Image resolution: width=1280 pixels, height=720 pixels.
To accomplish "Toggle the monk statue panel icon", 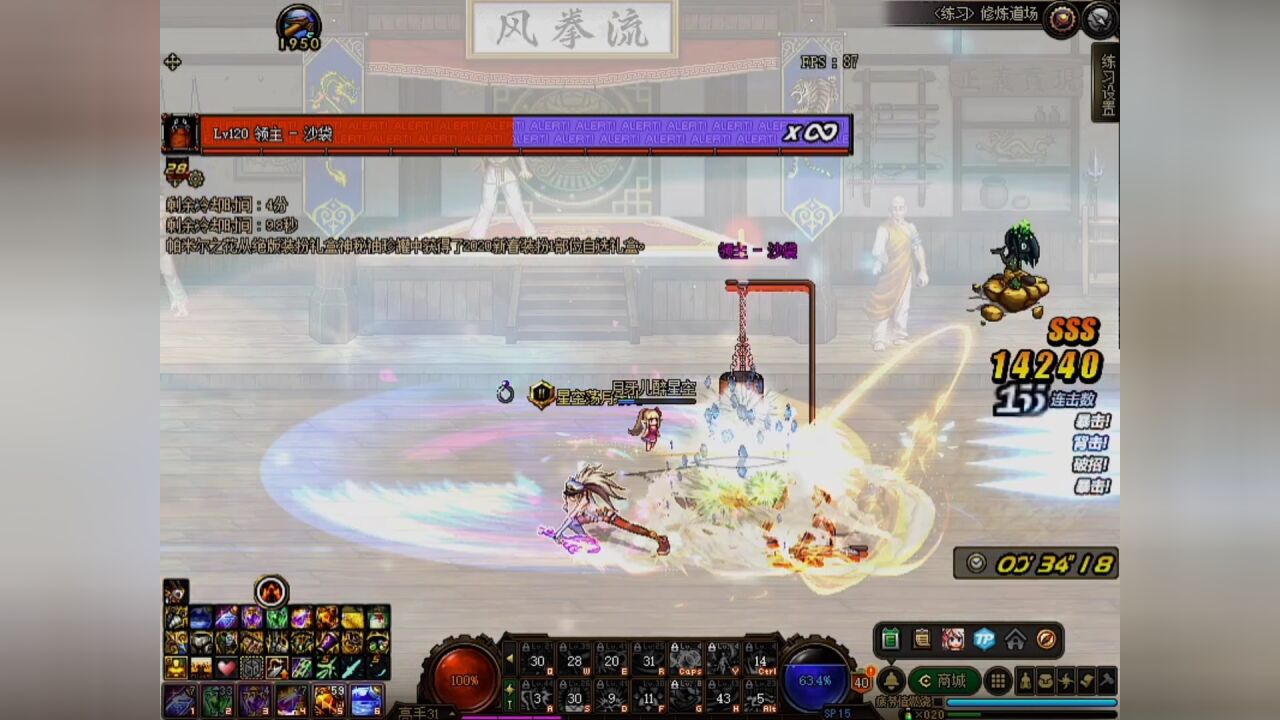I will pyautogui.click(x=1026, y=681).
